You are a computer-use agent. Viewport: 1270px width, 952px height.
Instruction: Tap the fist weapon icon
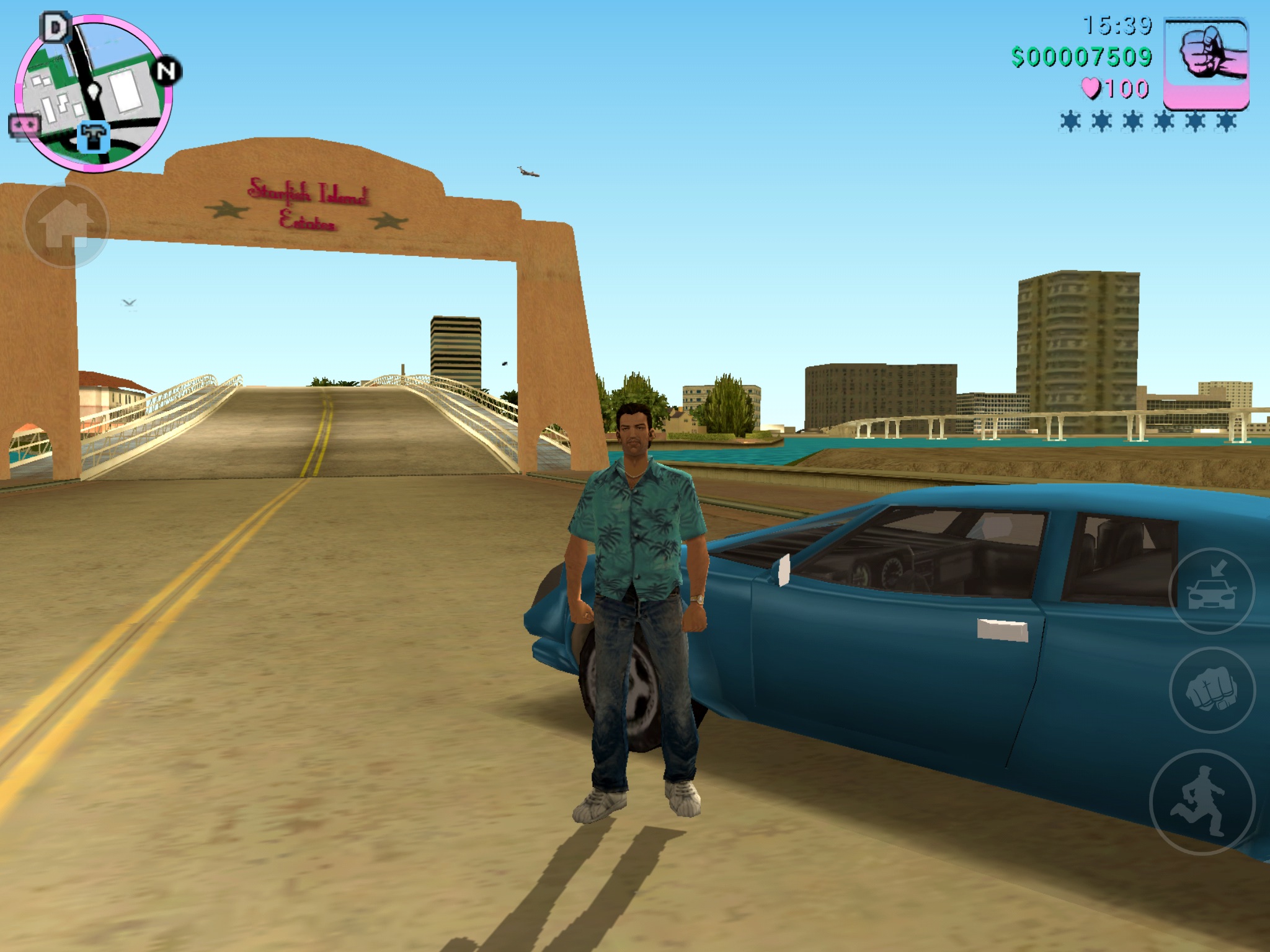[1206, 64]
